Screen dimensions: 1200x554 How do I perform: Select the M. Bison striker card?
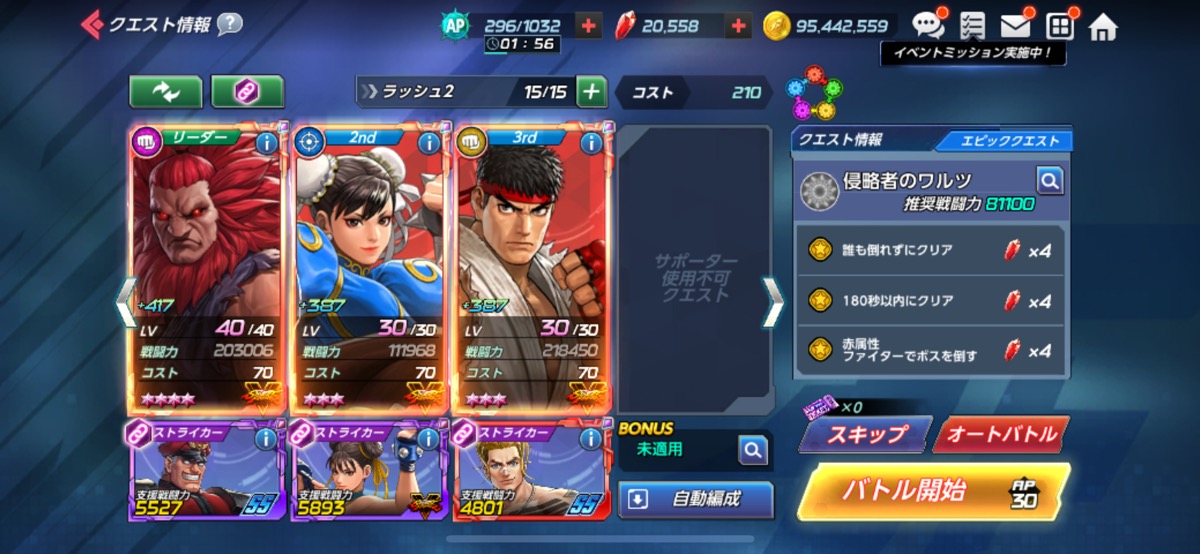[206, 470]
